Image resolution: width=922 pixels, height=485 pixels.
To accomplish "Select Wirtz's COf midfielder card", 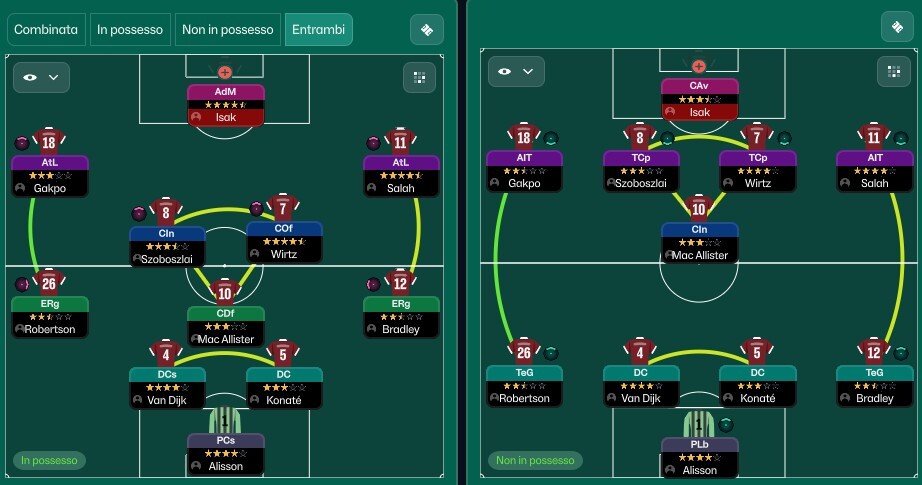I will coord(284,244).
